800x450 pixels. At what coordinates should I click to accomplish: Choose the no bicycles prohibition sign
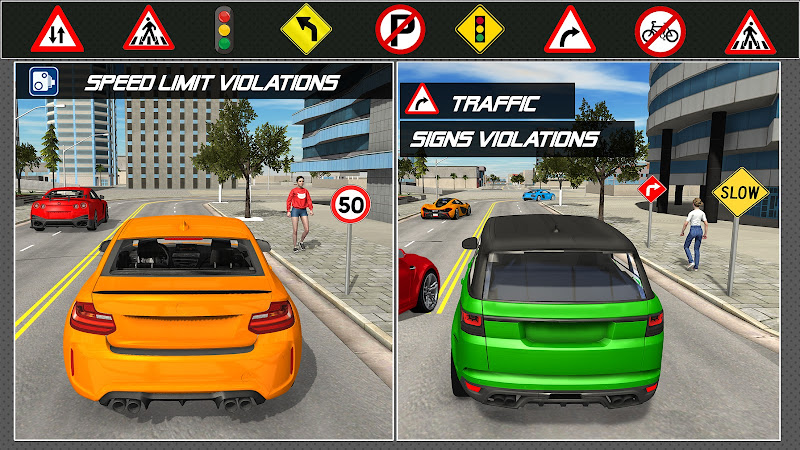click(x=660, y=30)
